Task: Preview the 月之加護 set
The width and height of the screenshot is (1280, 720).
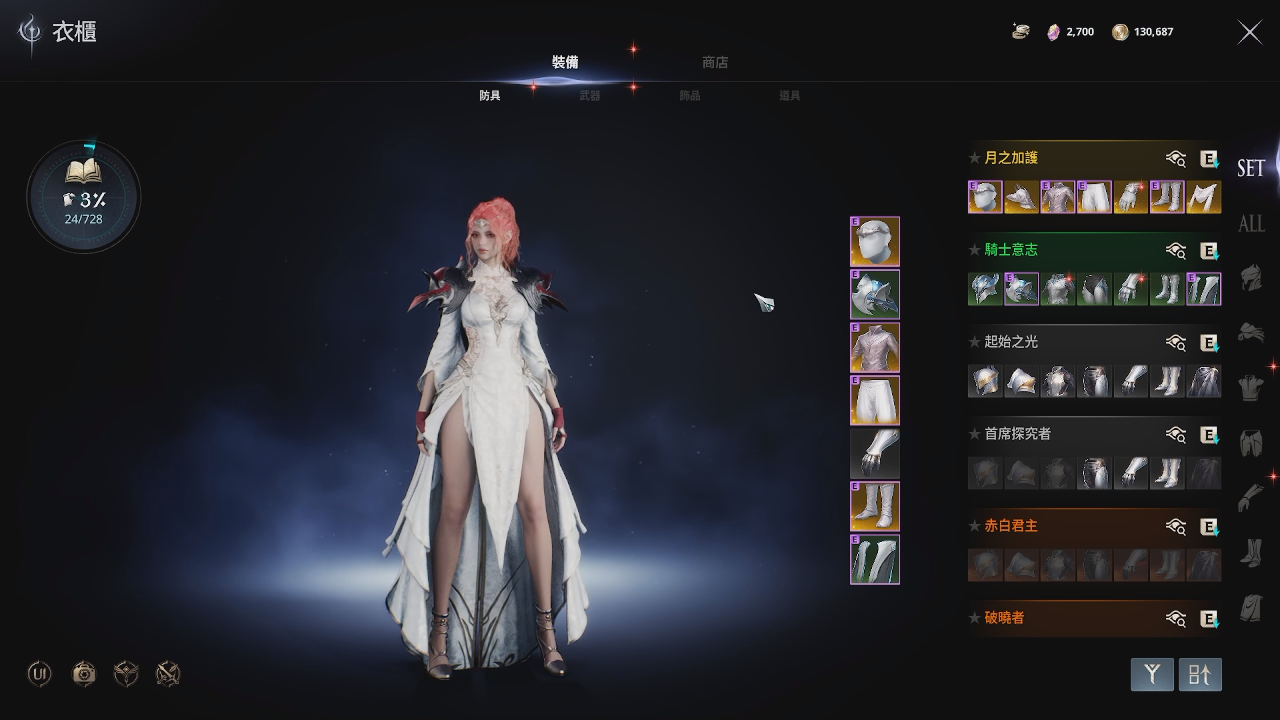Action: [x=1176, y=158]
